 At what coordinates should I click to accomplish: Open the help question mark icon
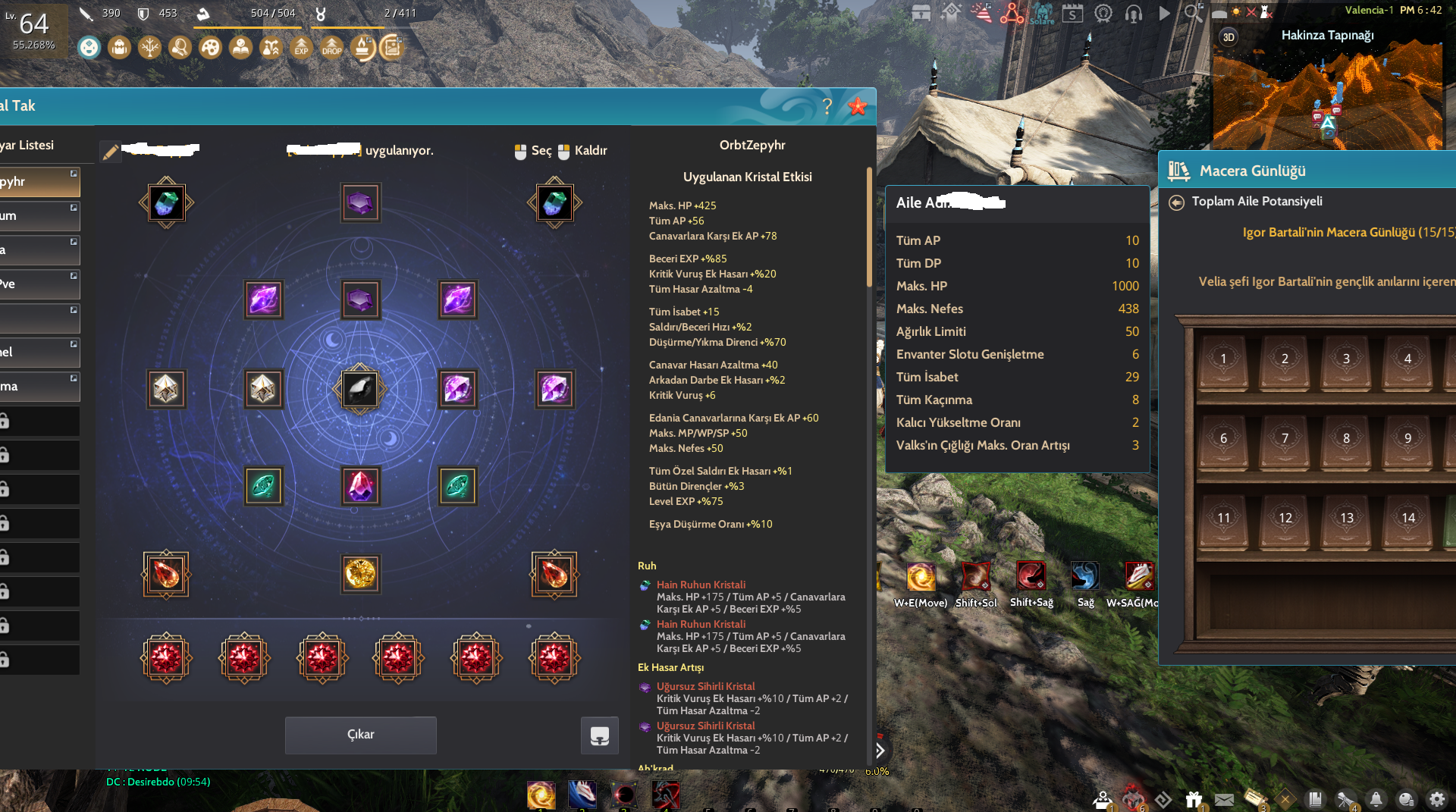click(x=827, y=107)
